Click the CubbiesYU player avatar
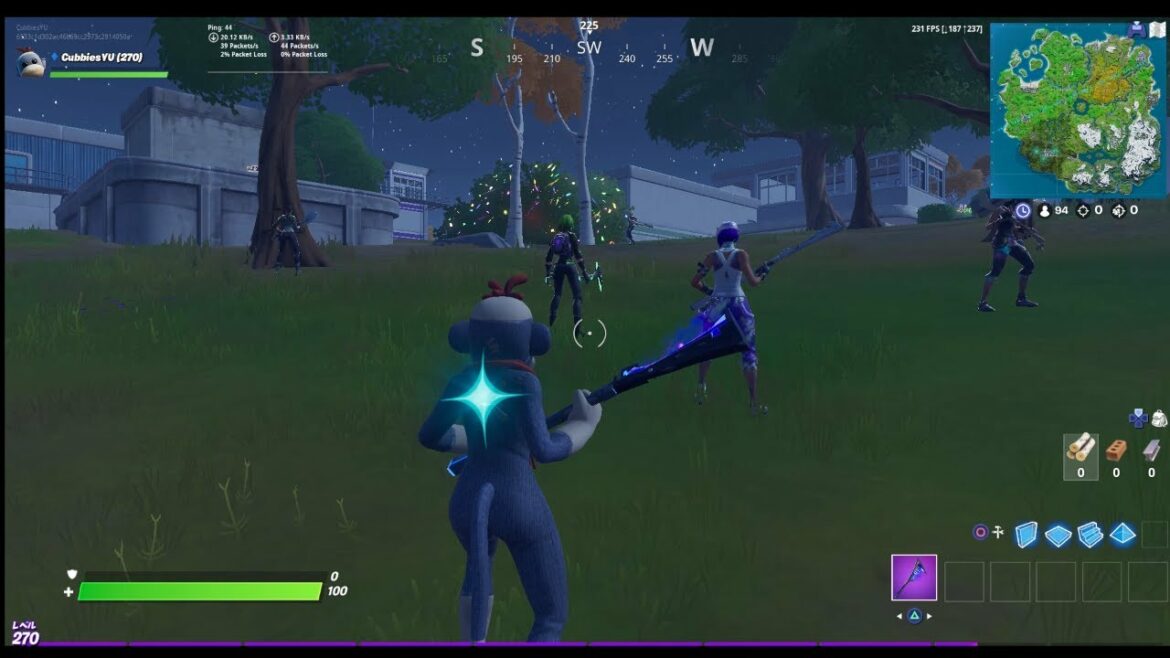The image size is (1170, 658). click(30, 62)
